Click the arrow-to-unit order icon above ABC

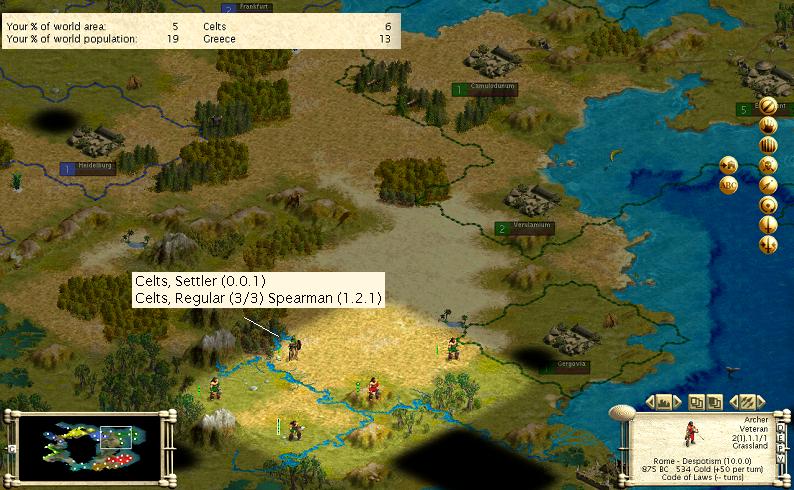(x=729, y=165)
